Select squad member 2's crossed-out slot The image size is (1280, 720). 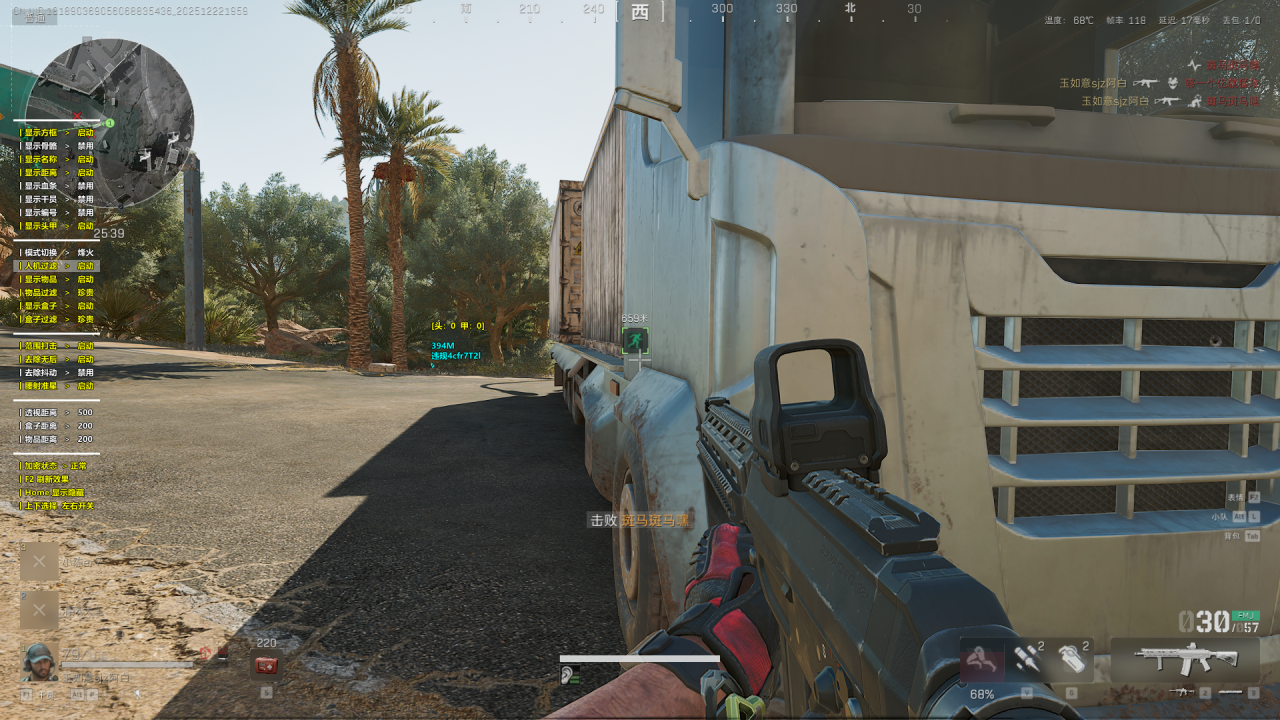[39, 609]
